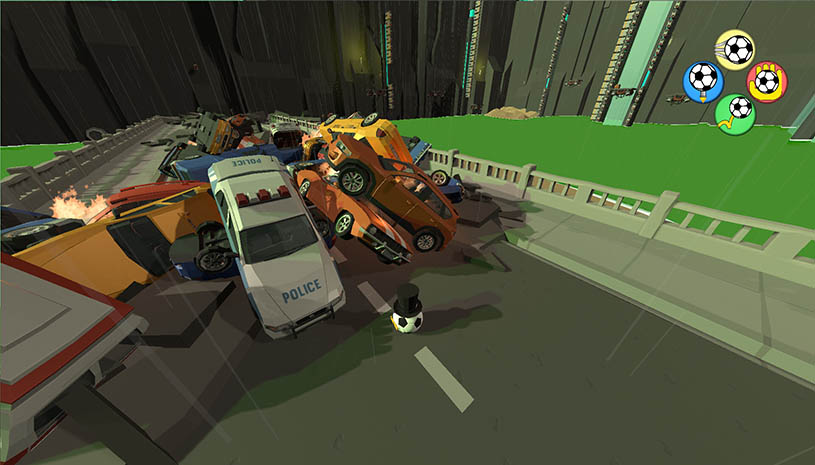Trigger the green ball-jump ability
Viewport: 815px width, 465px height.
736,111
